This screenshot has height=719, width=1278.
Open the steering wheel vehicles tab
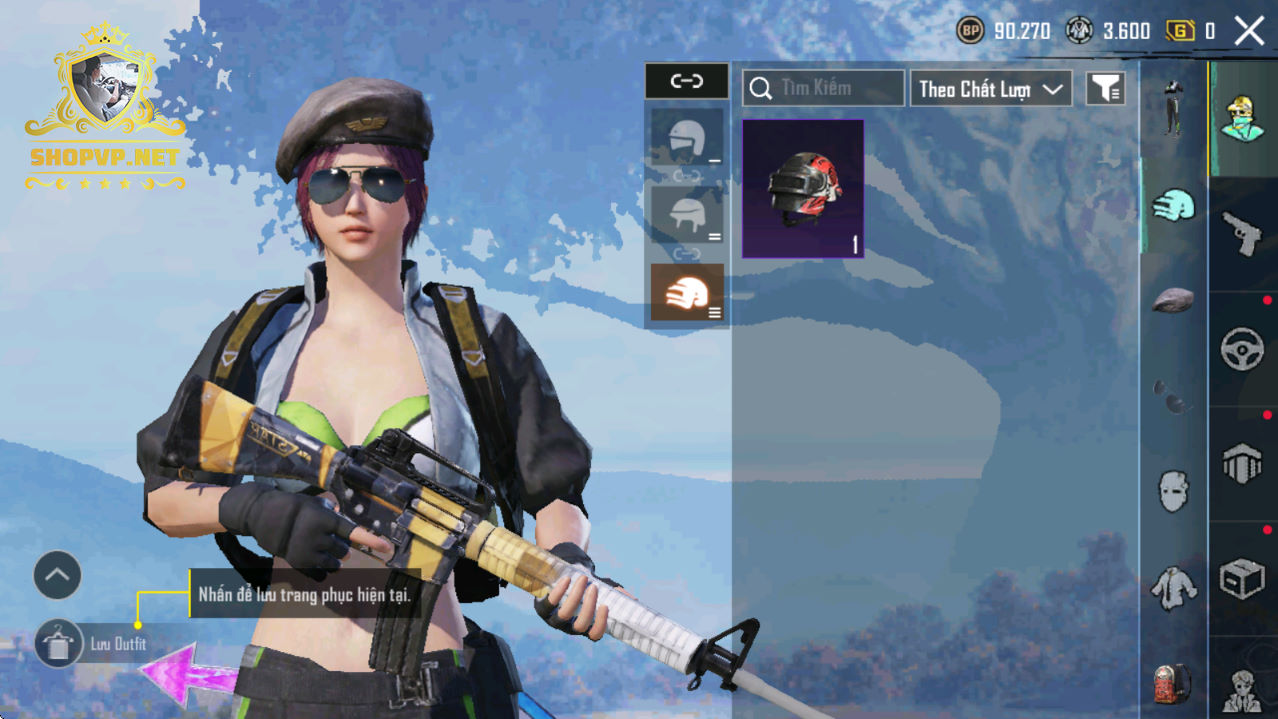(x=1242, y=349)
